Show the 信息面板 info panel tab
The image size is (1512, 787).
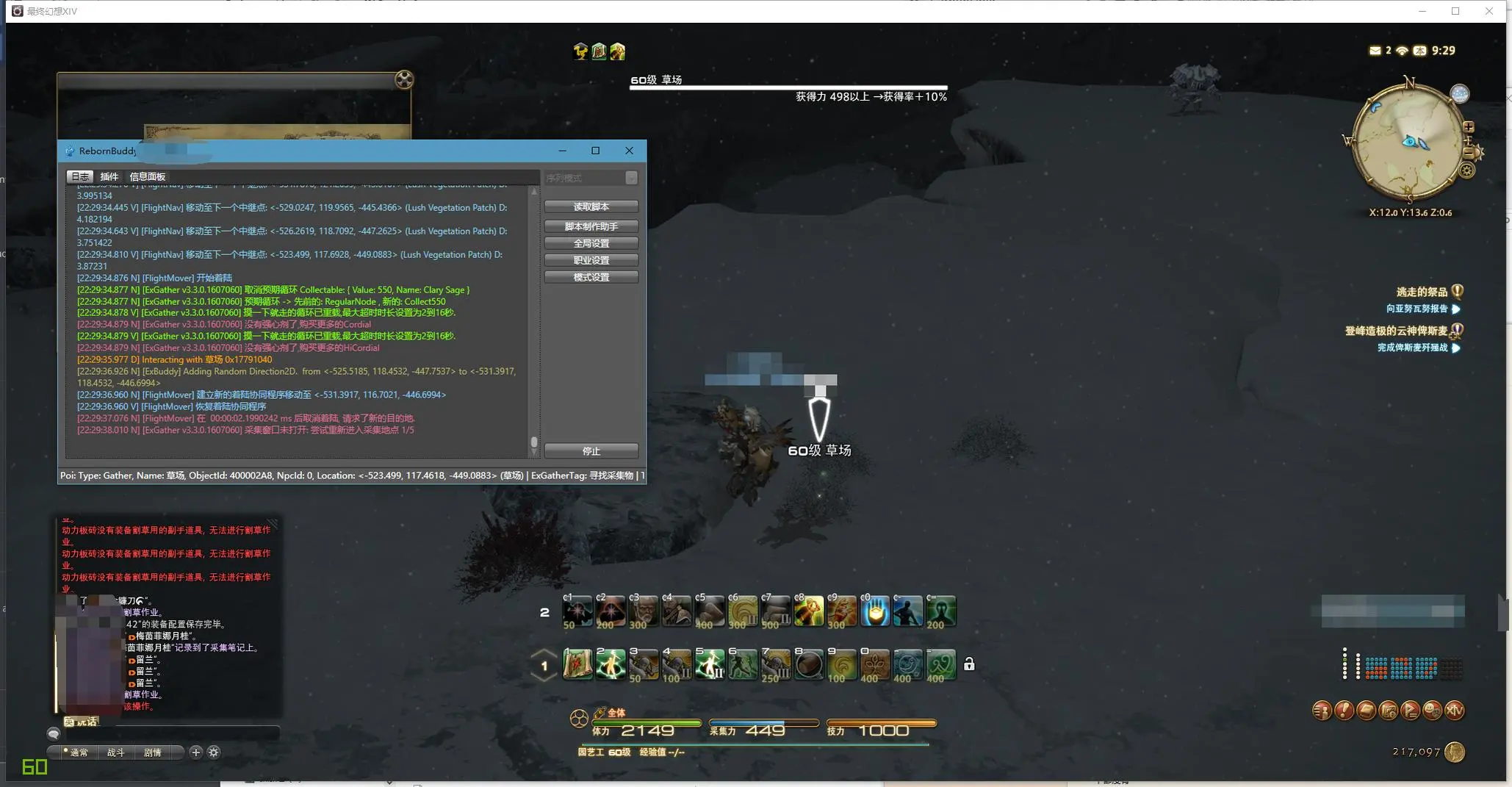point(147,176)
